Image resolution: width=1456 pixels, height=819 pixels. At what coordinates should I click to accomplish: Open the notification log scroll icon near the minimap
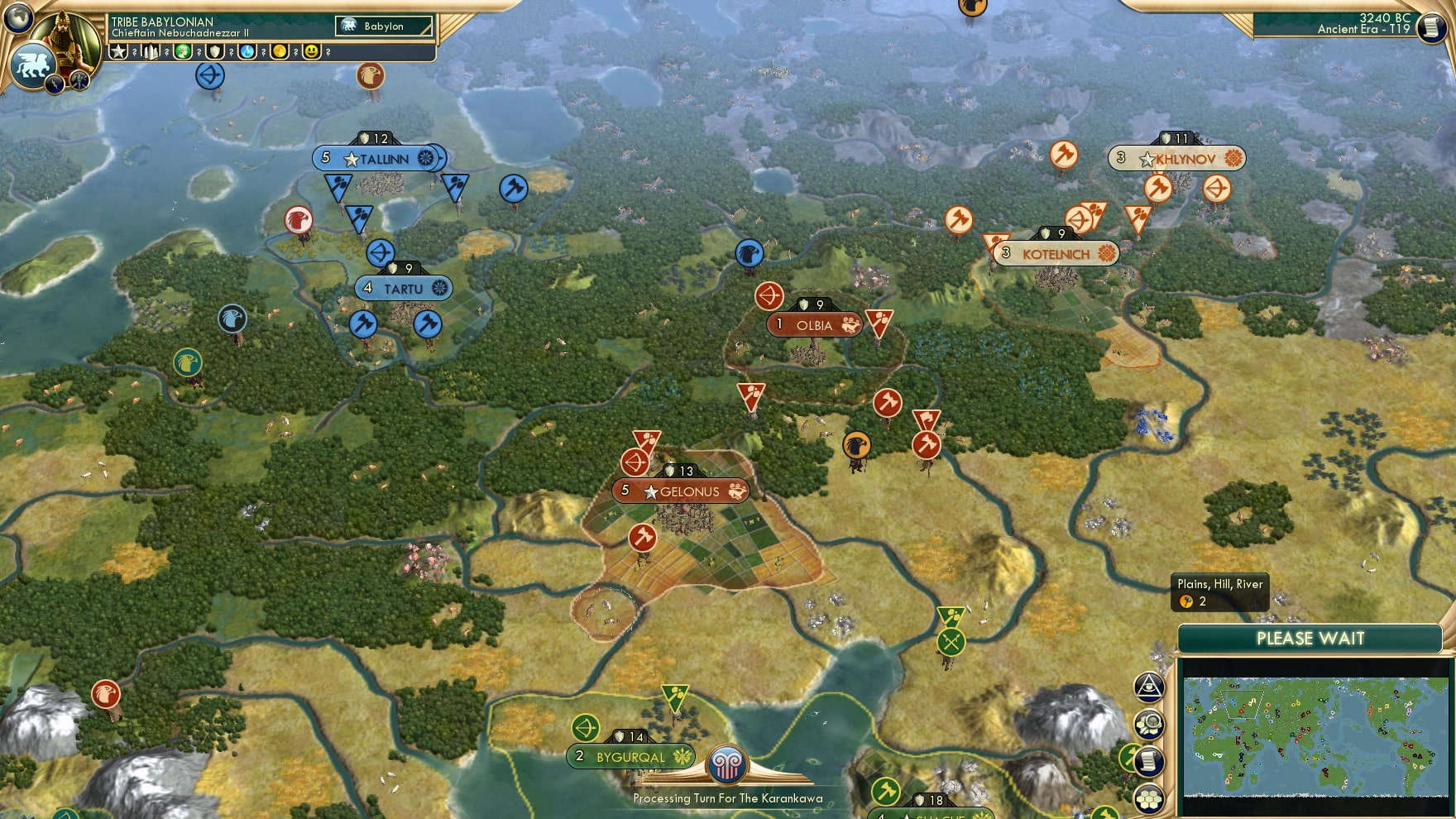click(1148, 760)
